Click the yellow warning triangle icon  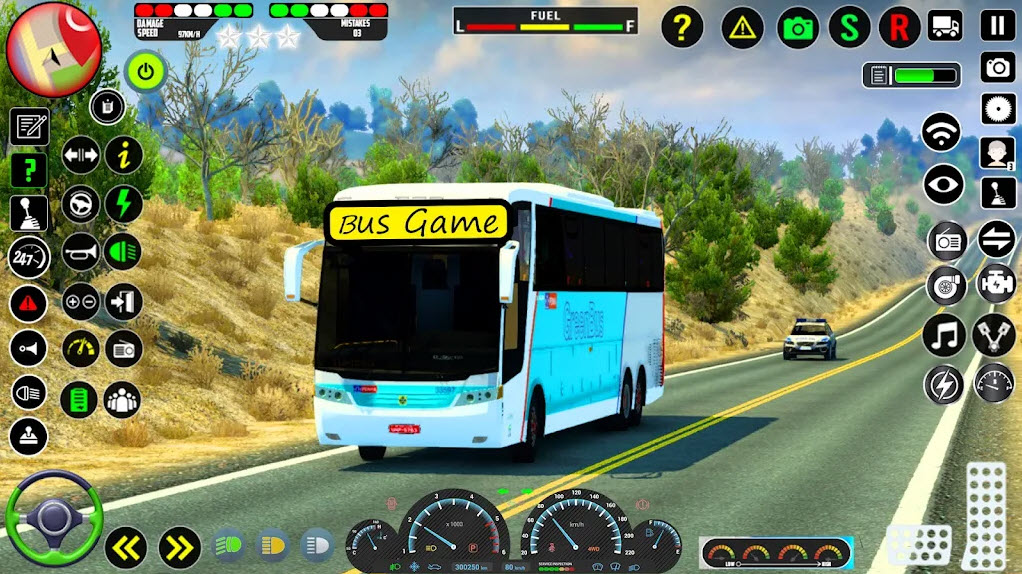click(742, 27)
